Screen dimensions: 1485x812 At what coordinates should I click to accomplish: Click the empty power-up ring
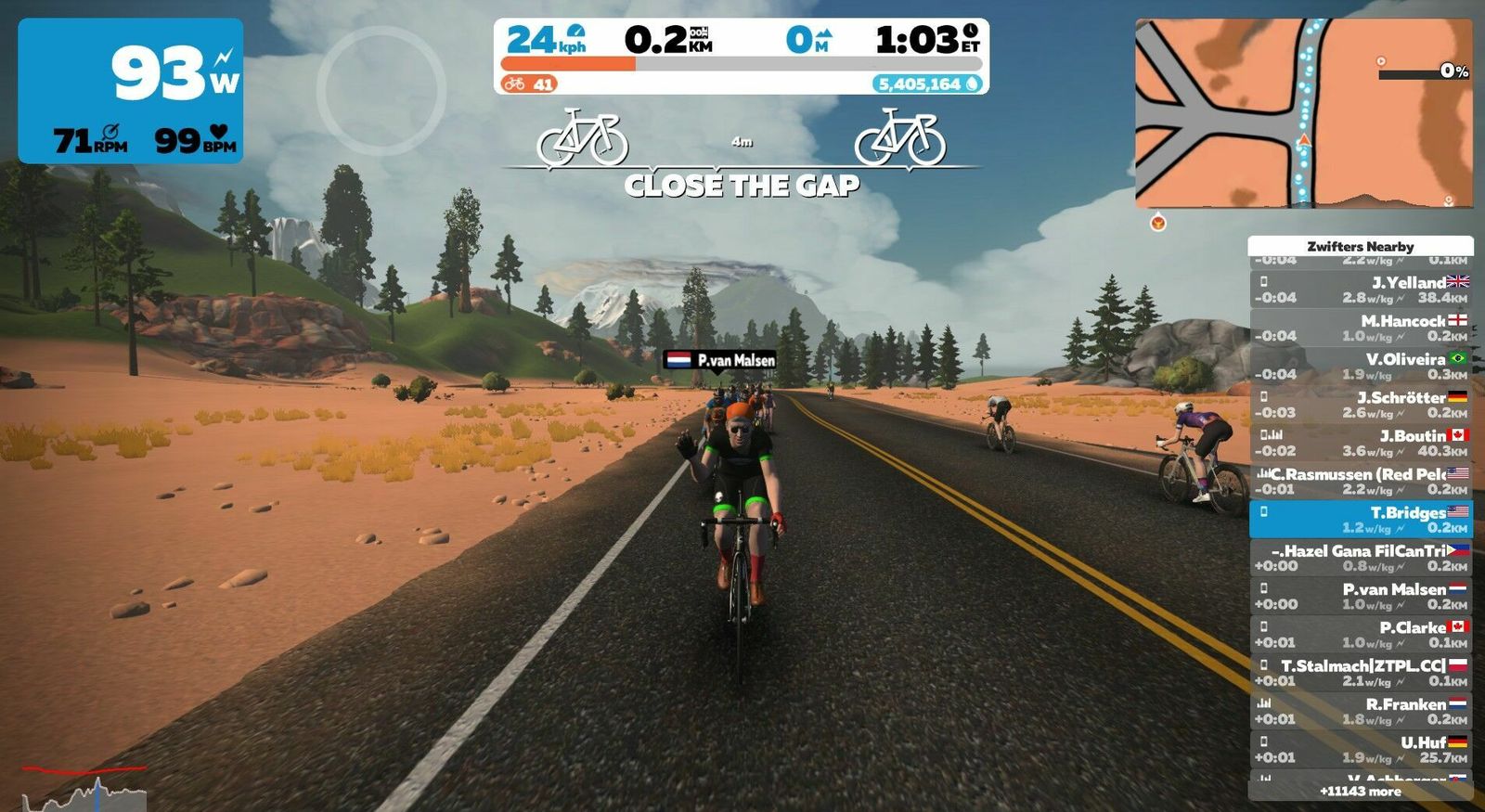[381, 90]
